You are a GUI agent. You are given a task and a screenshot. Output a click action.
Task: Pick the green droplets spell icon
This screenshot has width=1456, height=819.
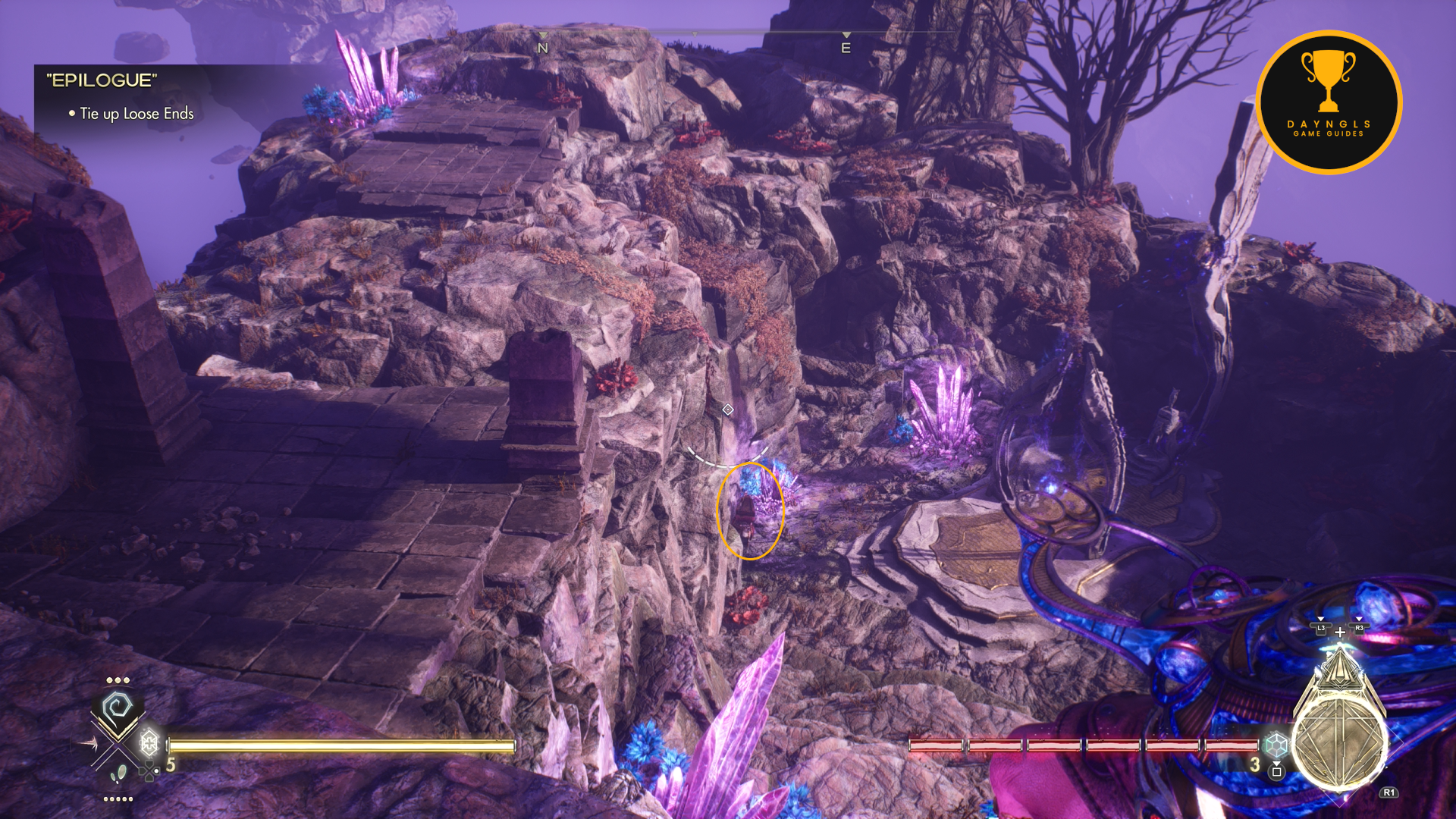[118, 775]
